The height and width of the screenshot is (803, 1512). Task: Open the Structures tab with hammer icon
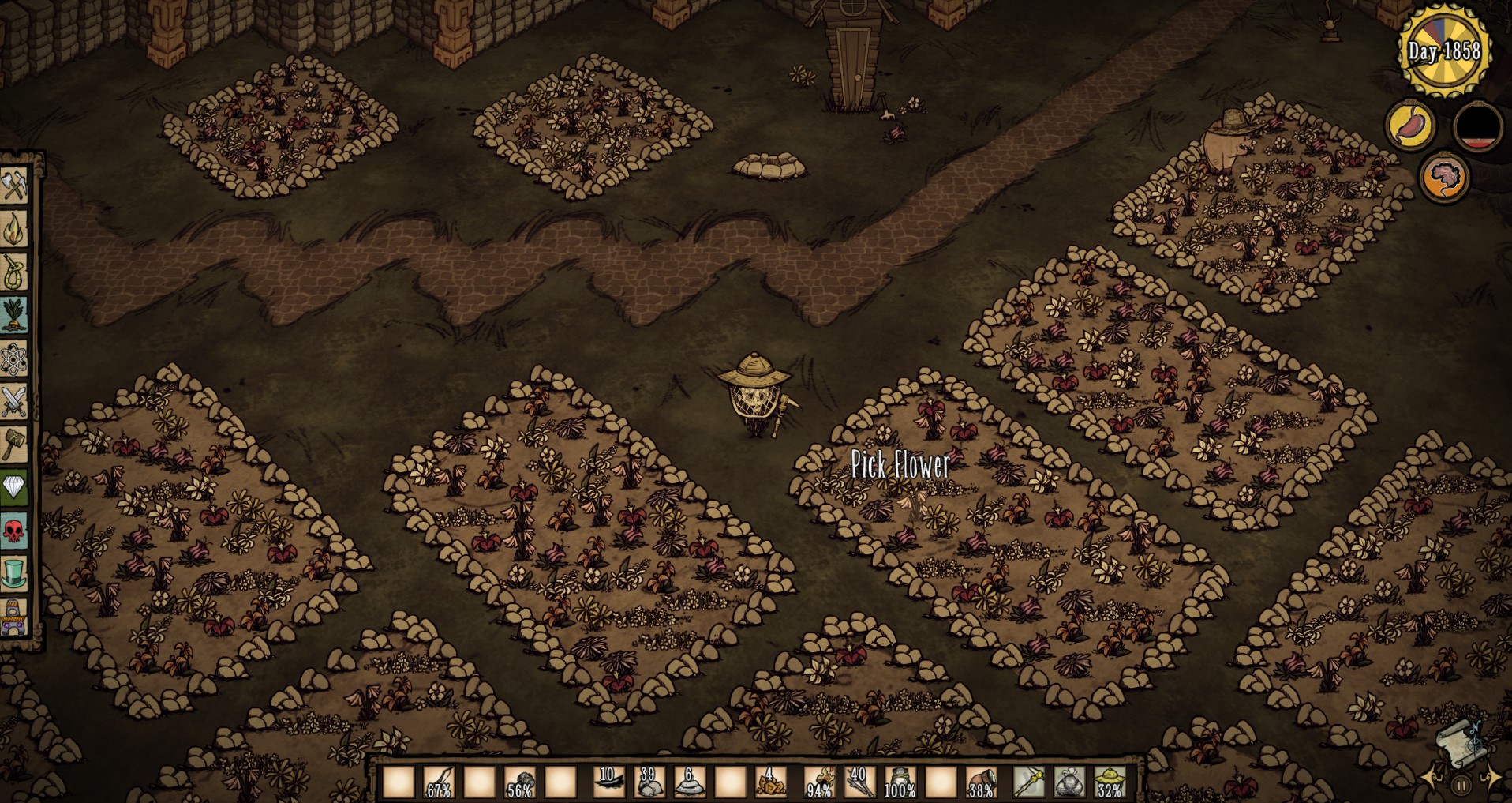(14, 445)
